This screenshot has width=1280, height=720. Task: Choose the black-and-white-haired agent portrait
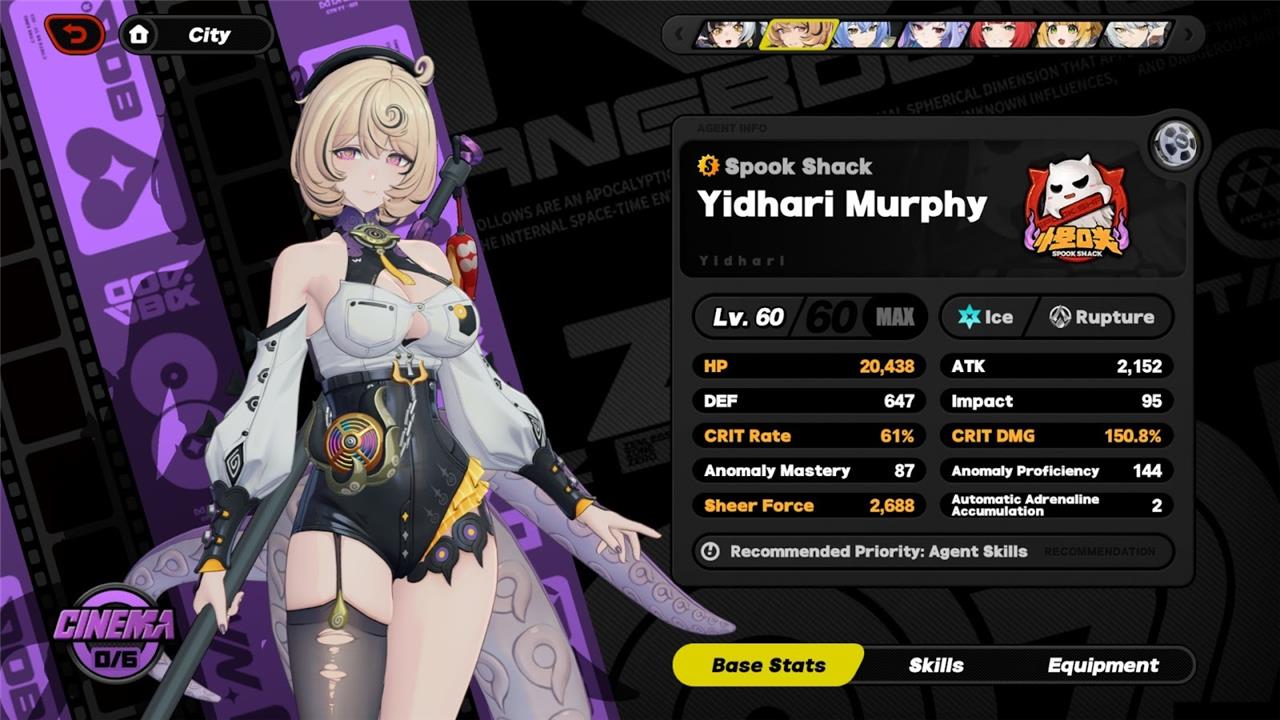(727, 35)
